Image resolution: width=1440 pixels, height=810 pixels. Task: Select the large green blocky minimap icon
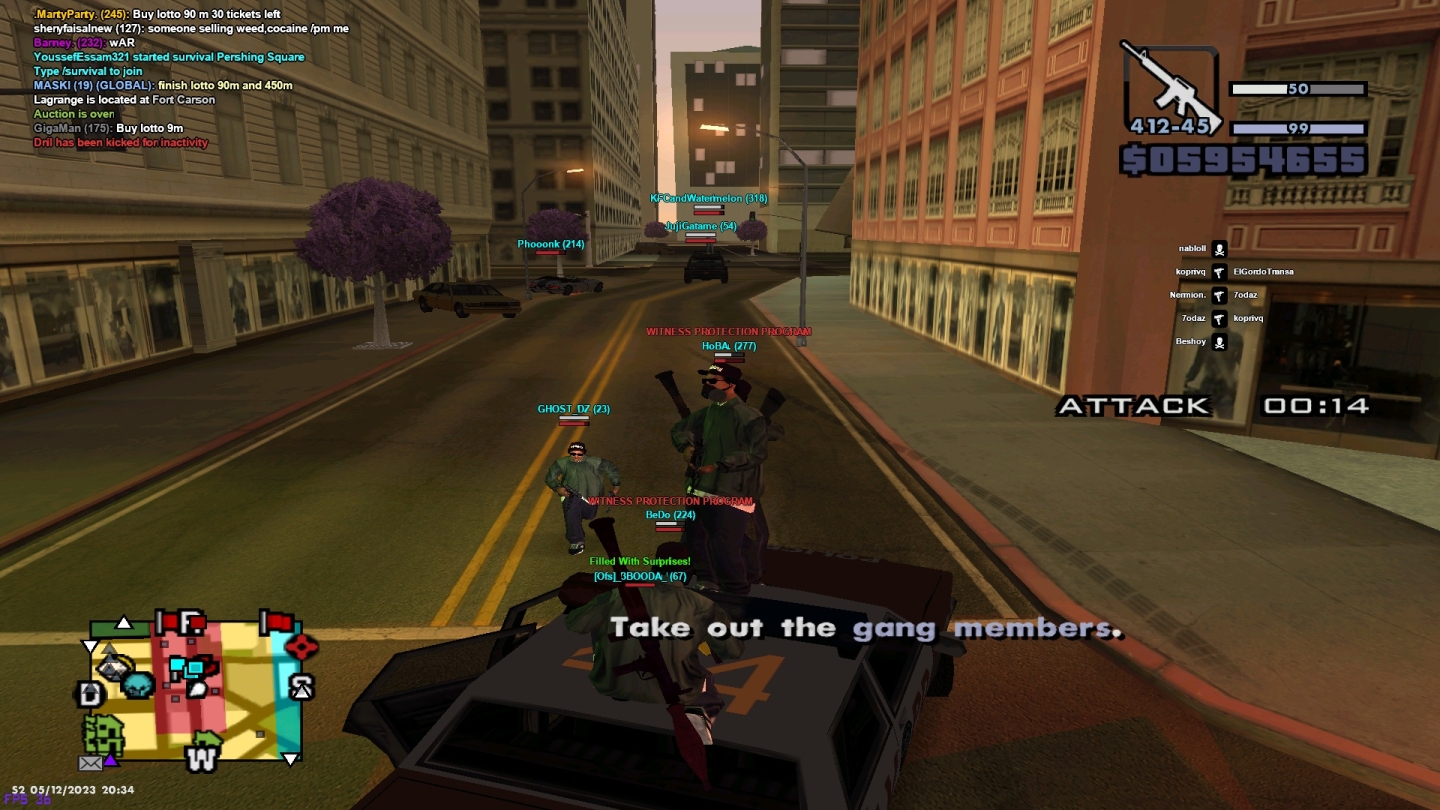pyautogui.click(x=104, y=735)
